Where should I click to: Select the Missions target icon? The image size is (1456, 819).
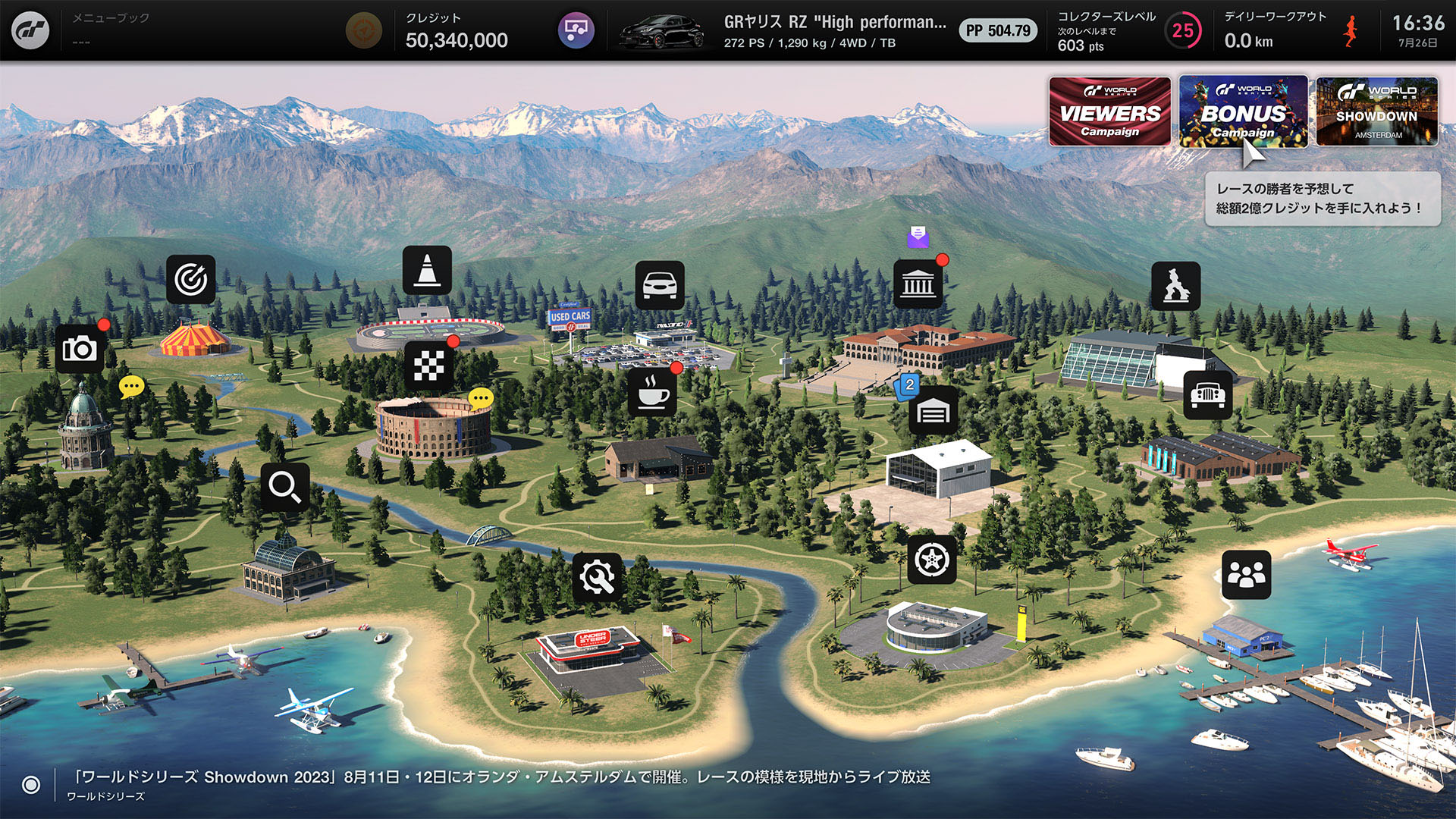[190, 279]
